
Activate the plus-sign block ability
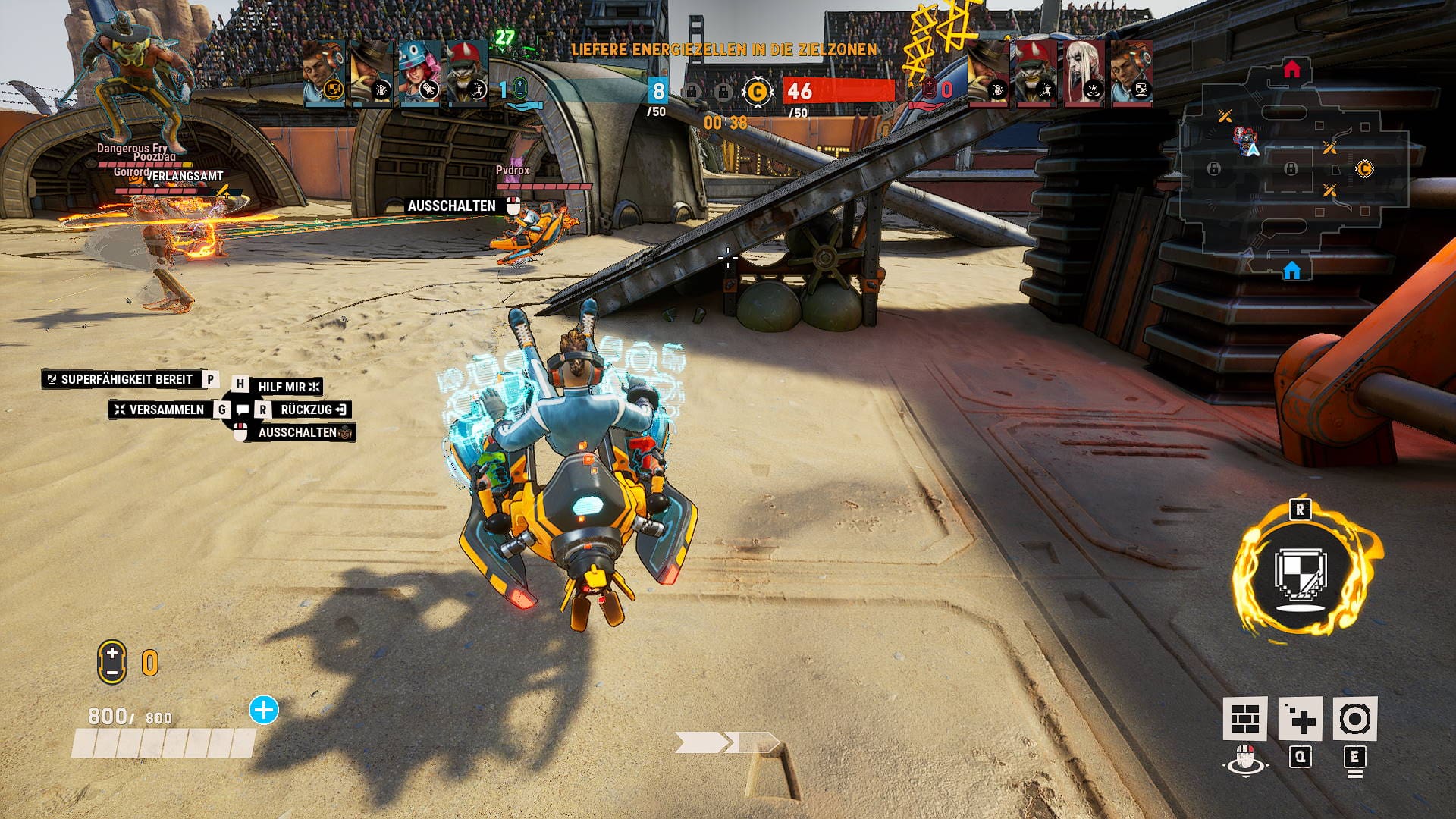pos(1301,719)
